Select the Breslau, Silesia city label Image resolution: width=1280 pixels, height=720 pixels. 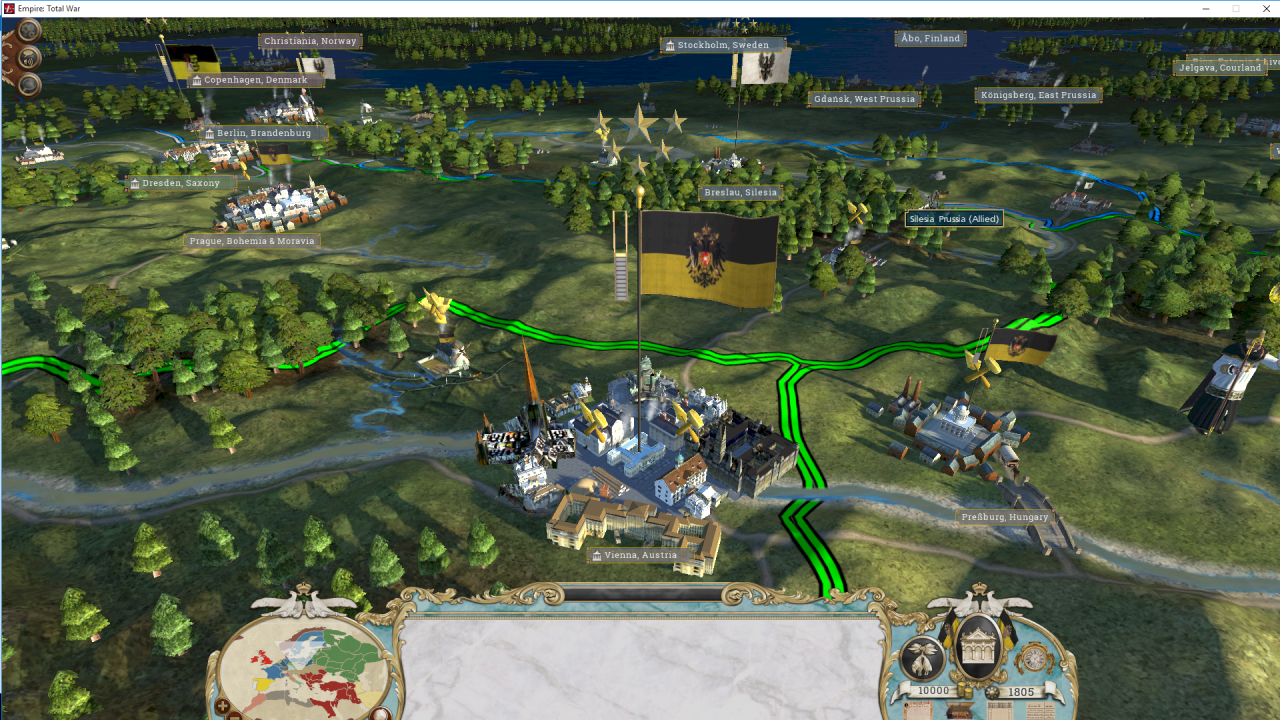(x=740, y=192)
